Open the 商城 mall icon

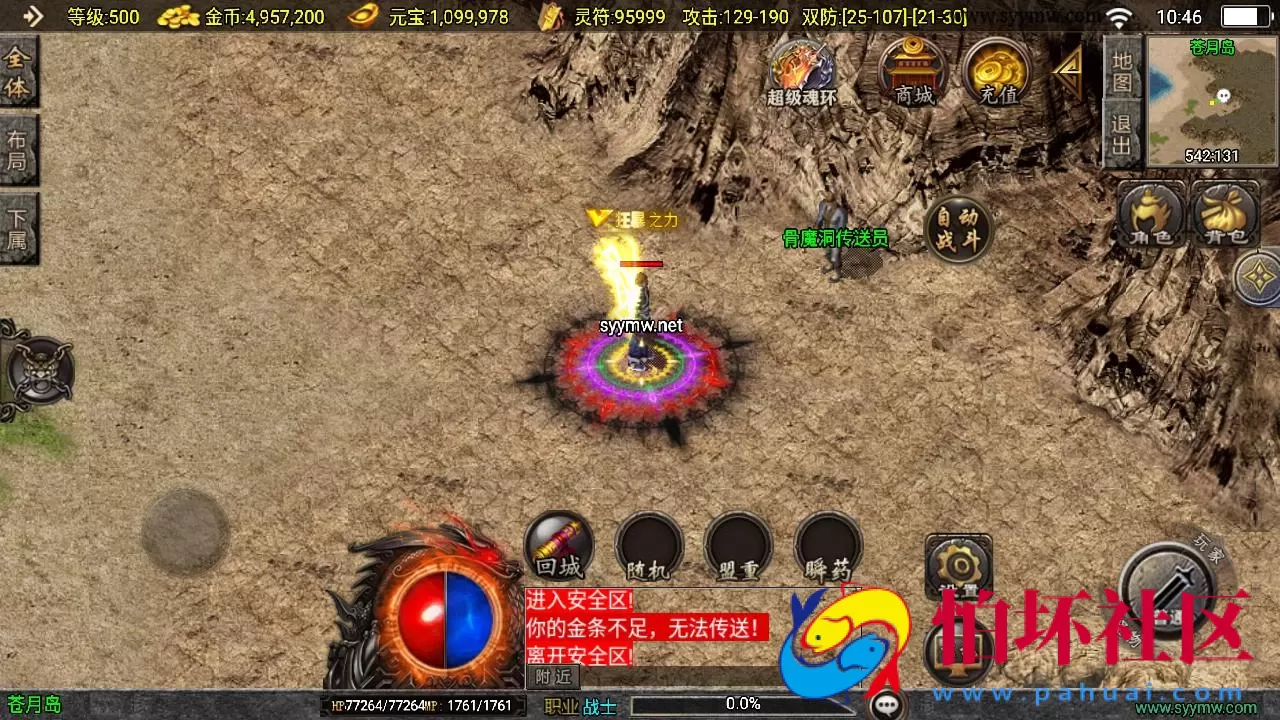(913, 72)
